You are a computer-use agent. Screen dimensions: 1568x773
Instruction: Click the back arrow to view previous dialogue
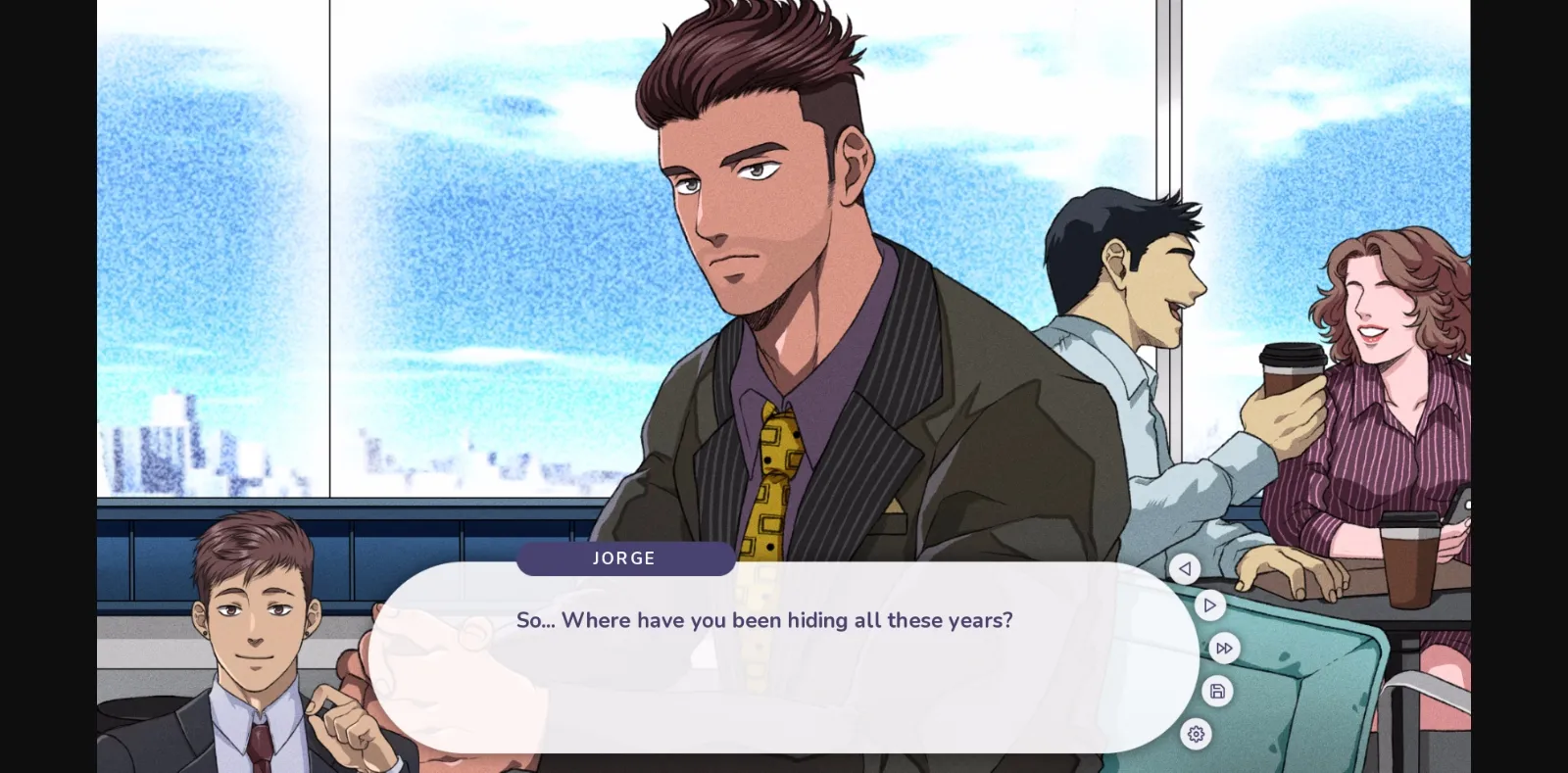[x=1186, y=569]
